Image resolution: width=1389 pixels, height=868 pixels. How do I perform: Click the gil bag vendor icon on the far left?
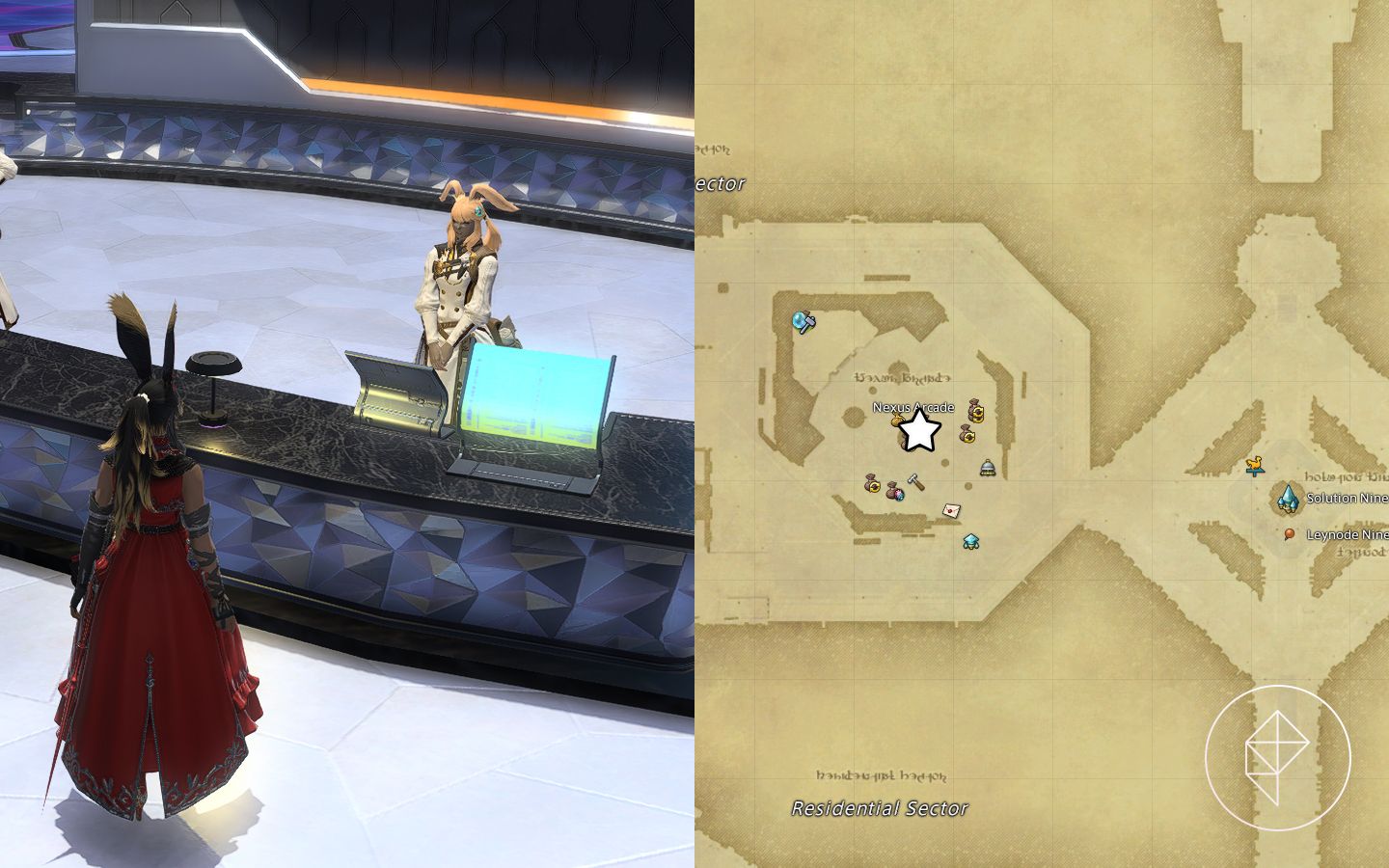[x=872, y=483]
